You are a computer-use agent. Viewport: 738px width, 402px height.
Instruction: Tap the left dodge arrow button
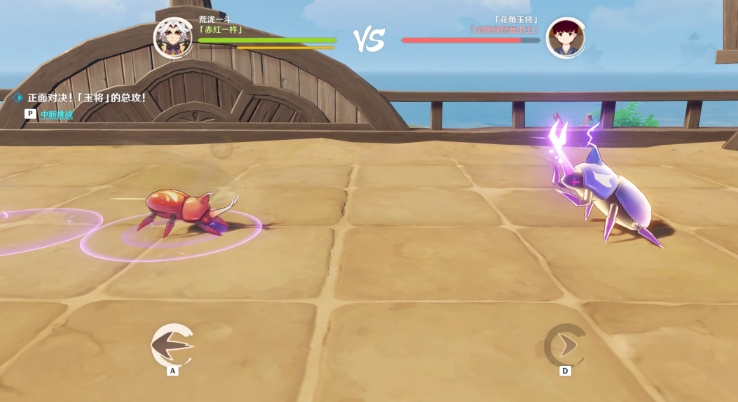172,345
